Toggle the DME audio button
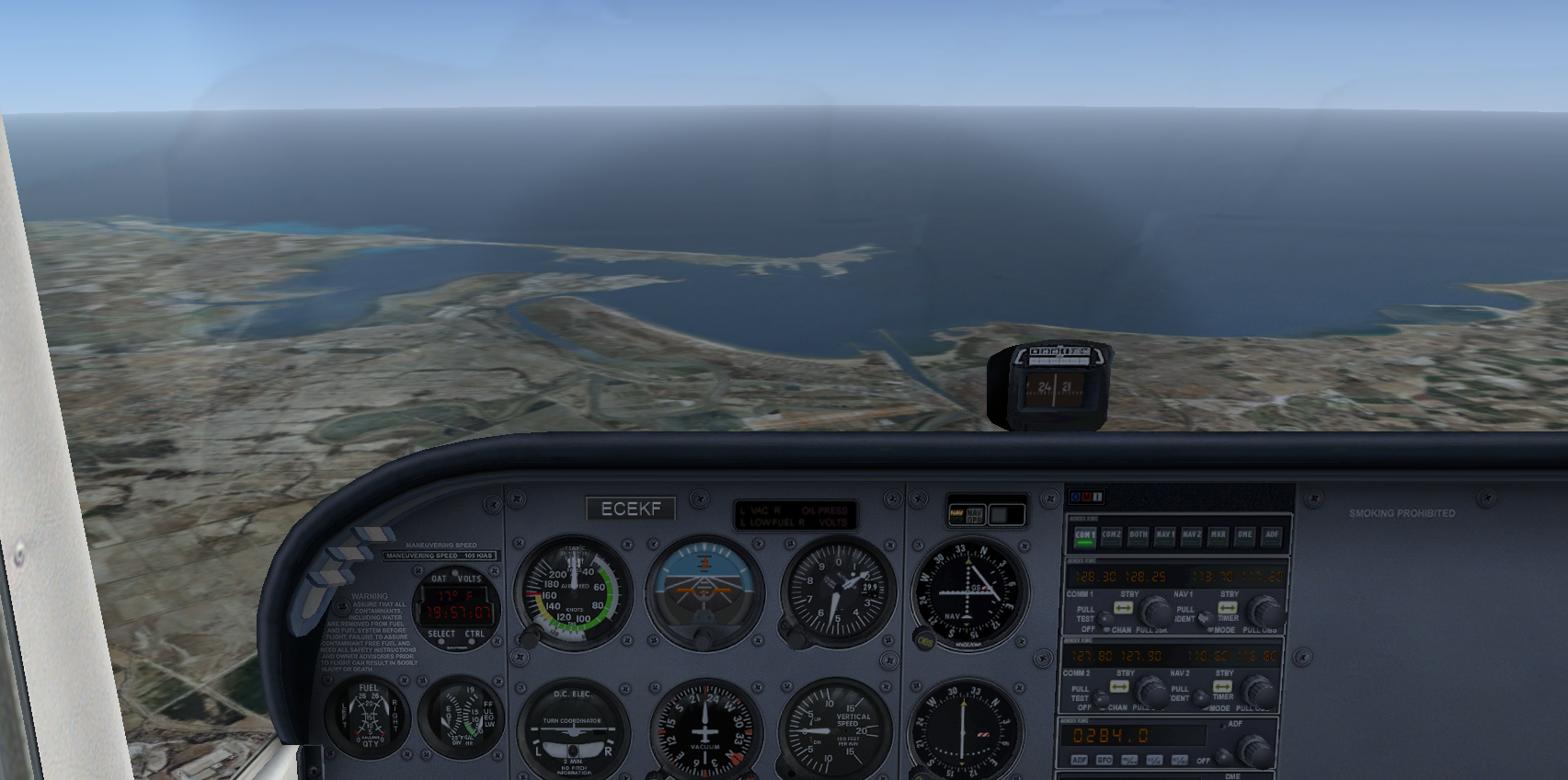The height and width of the screenshot is (780, 1568). 1245,536
